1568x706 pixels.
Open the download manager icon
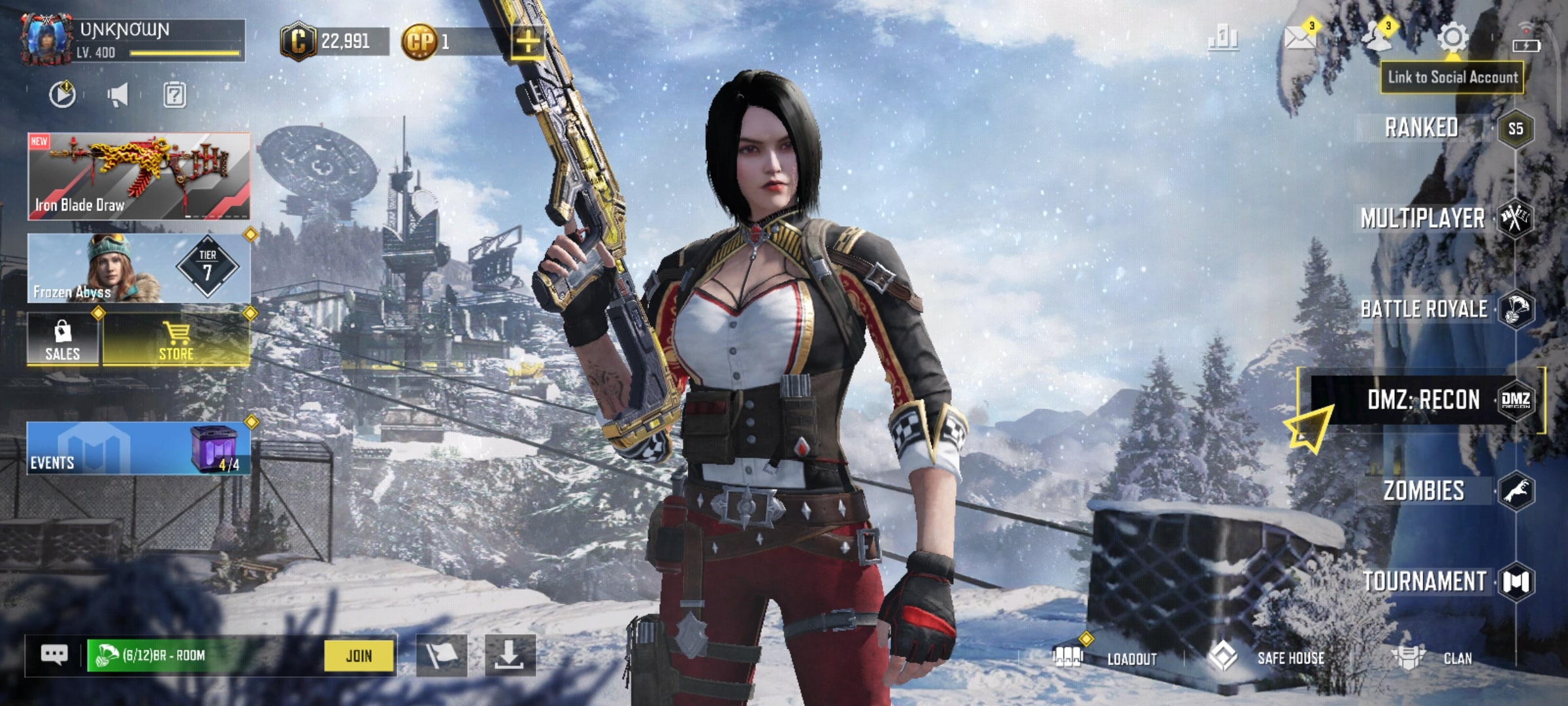click(x=510, y=655)
